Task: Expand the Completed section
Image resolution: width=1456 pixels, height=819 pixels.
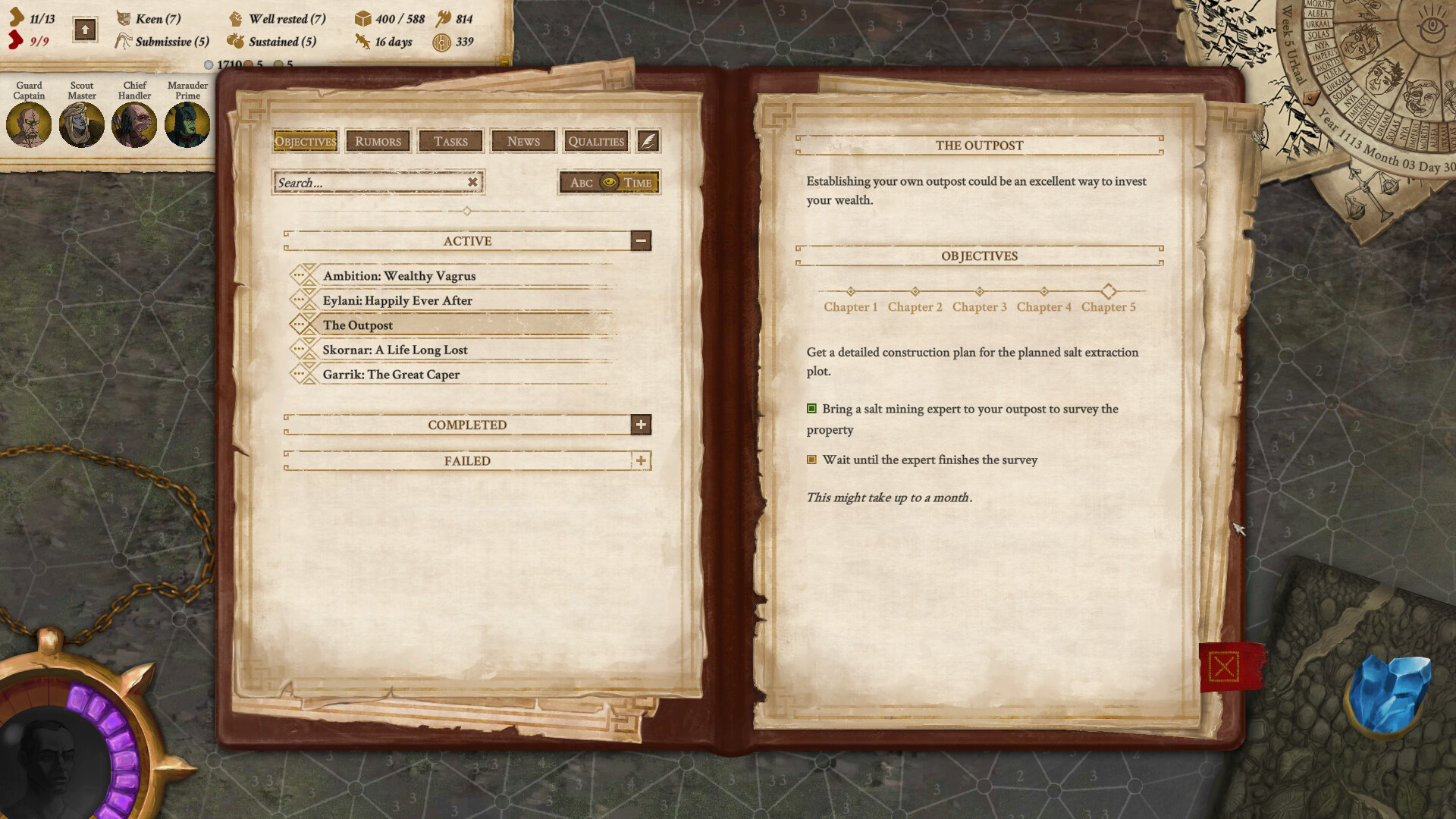Action: point(642,425)
